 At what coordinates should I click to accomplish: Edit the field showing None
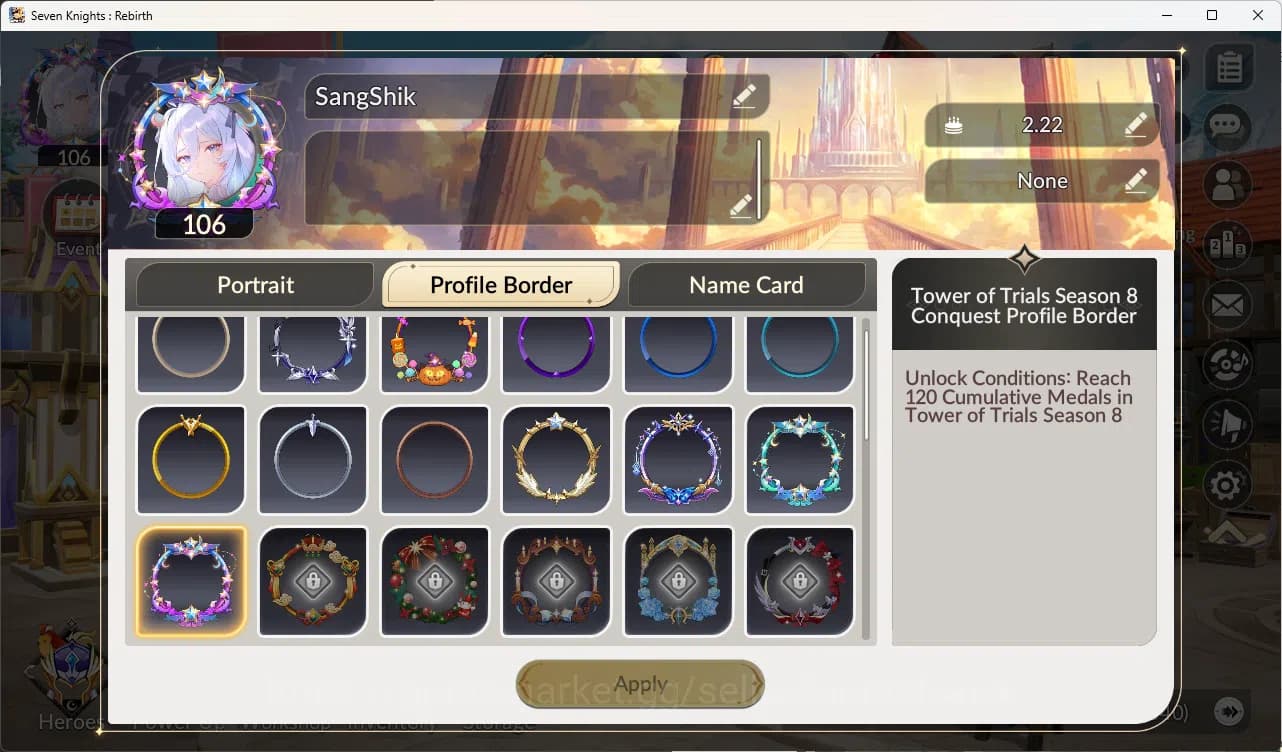point(1135,181)
